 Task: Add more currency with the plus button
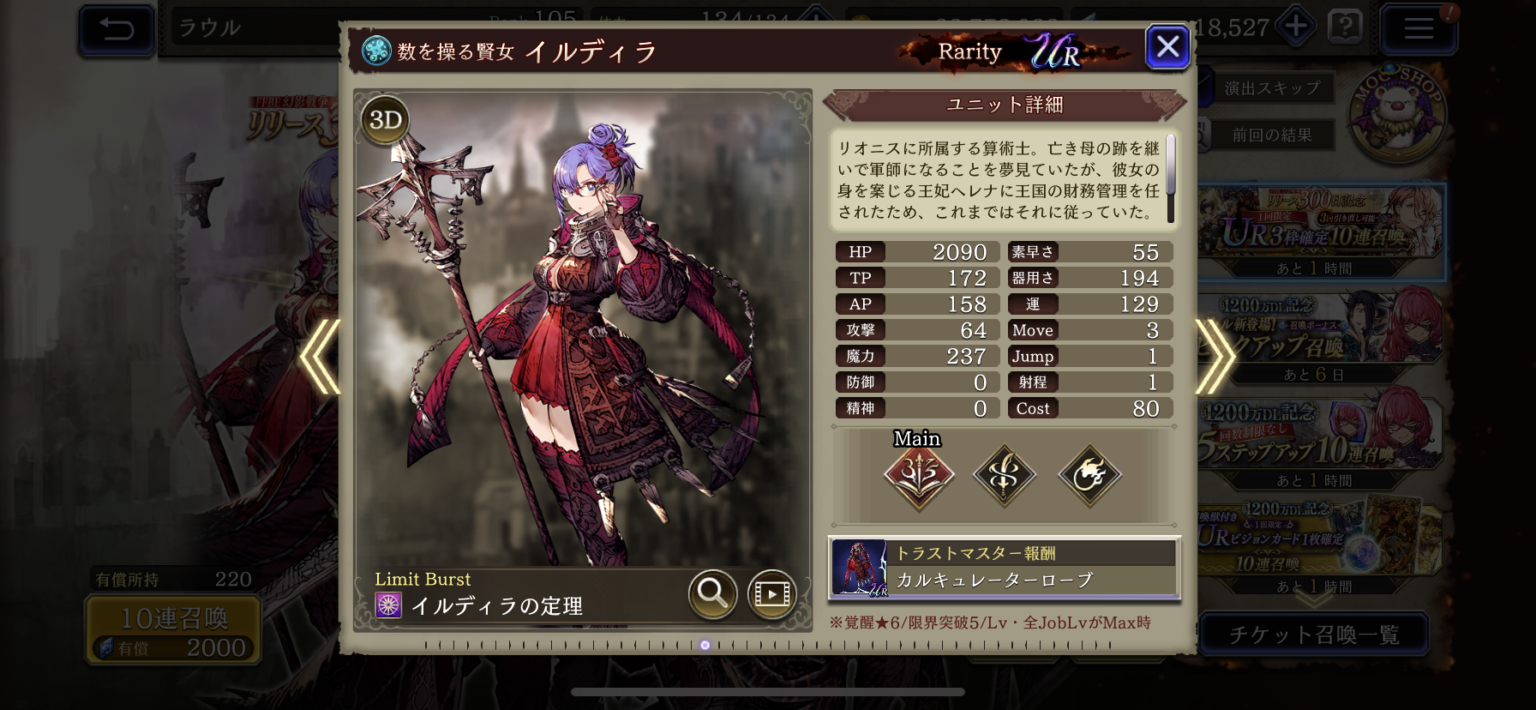[x=1296, y=27]
